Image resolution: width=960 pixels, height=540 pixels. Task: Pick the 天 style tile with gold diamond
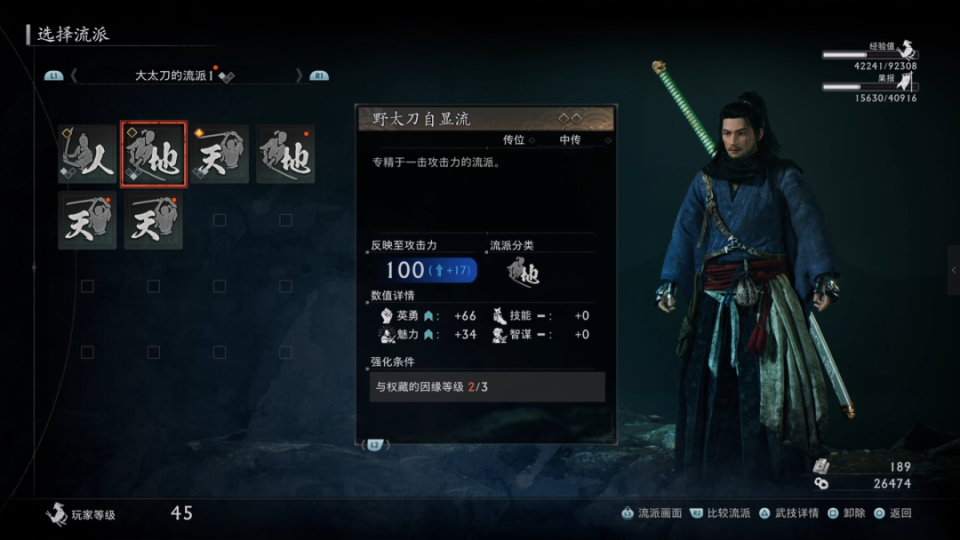(219, 155)
